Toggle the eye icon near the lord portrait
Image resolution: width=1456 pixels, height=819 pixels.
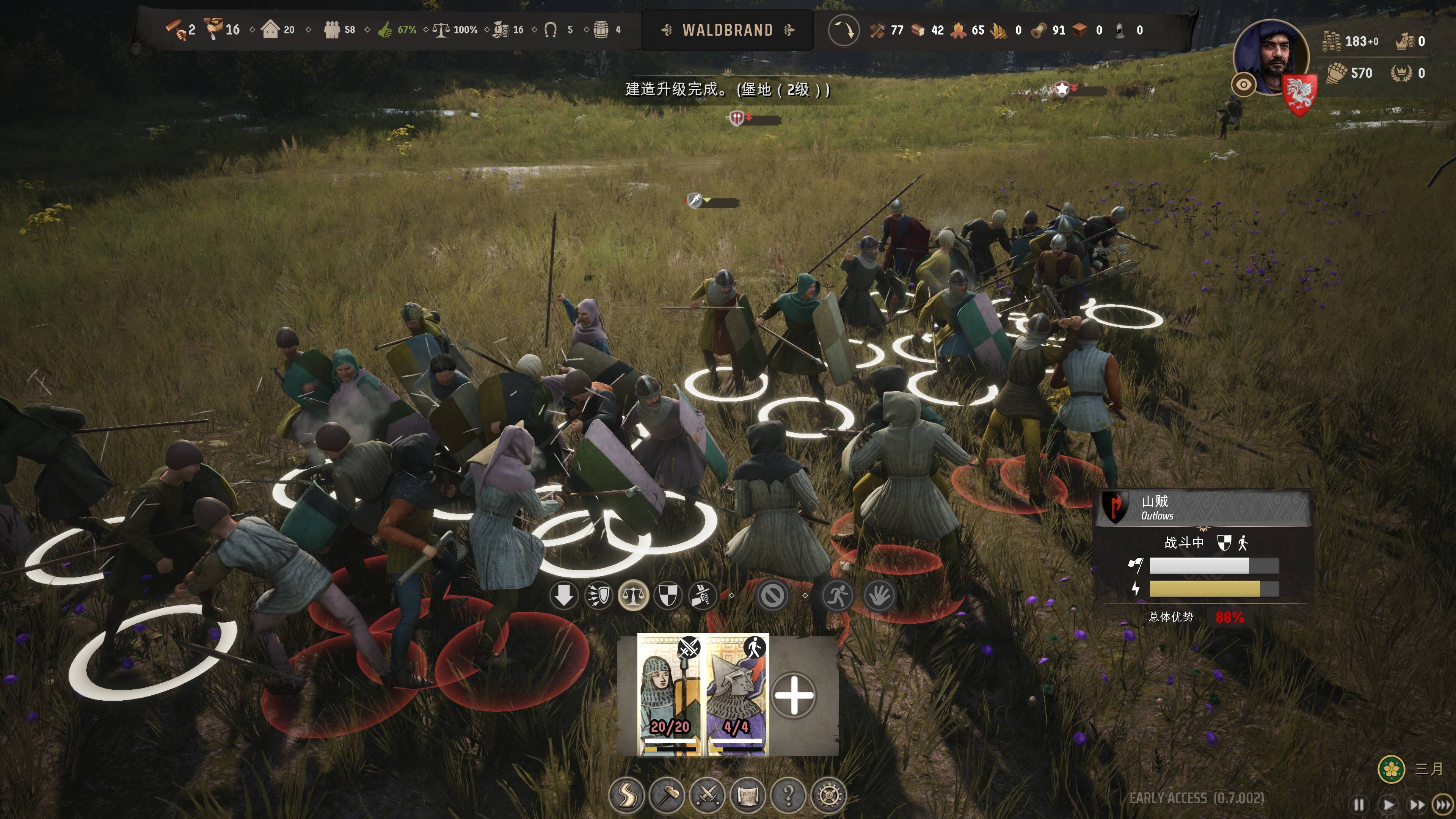pyautogui.click(x=1244, y=85)
